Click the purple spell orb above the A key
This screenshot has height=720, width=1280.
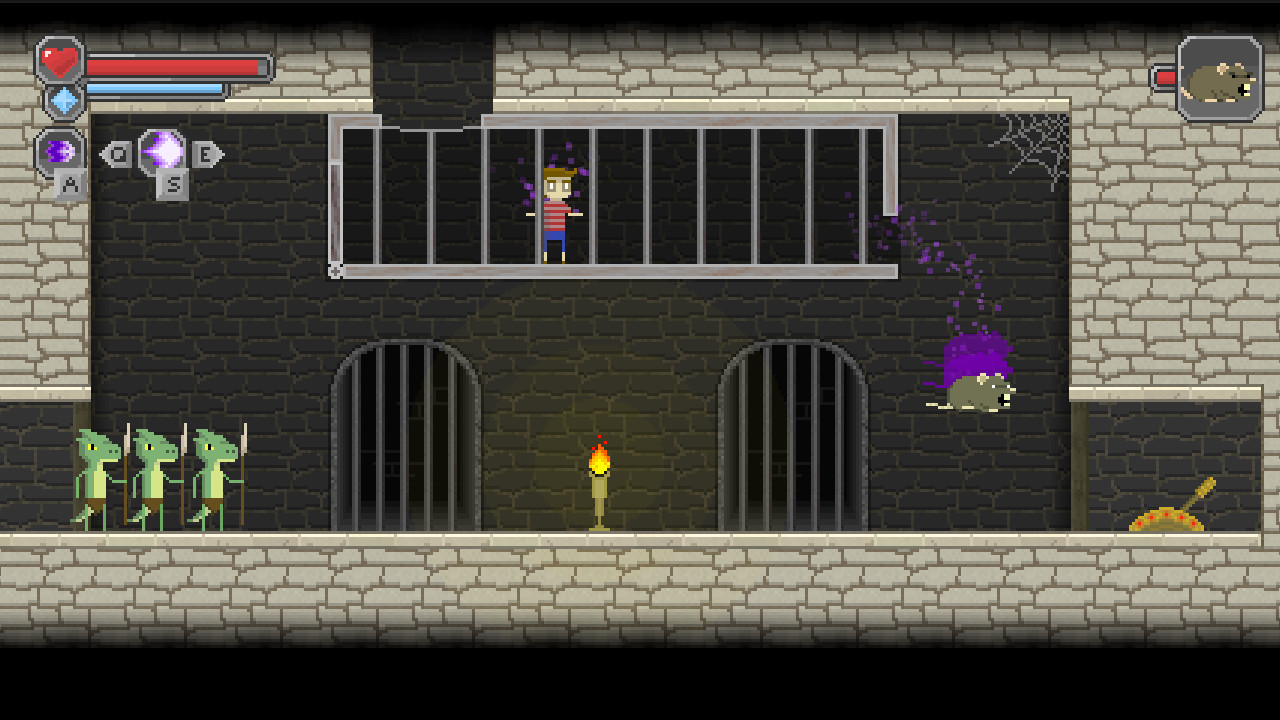point(60,151)
